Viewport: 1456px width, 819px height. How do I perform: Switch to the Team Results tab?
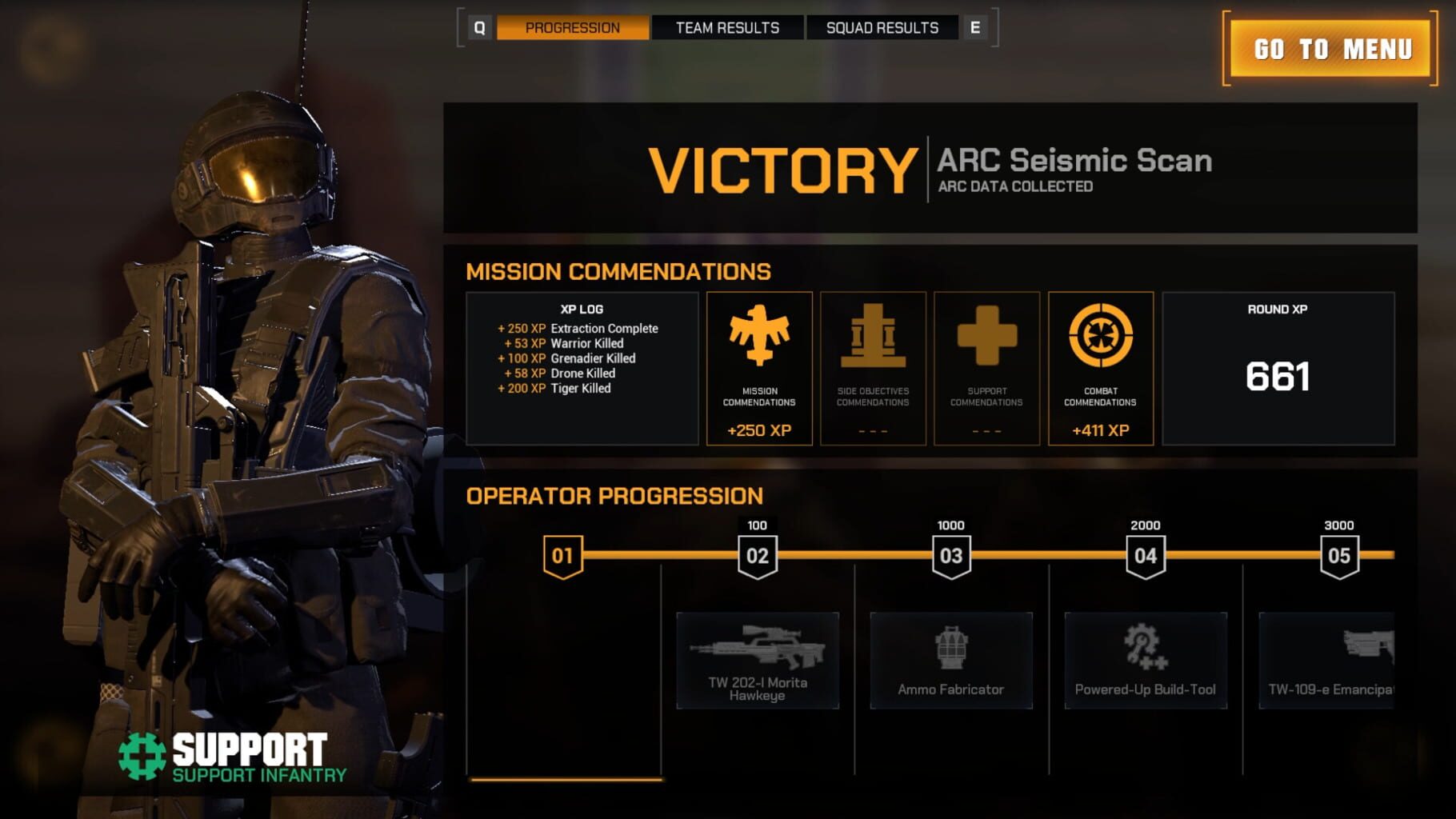726,27
